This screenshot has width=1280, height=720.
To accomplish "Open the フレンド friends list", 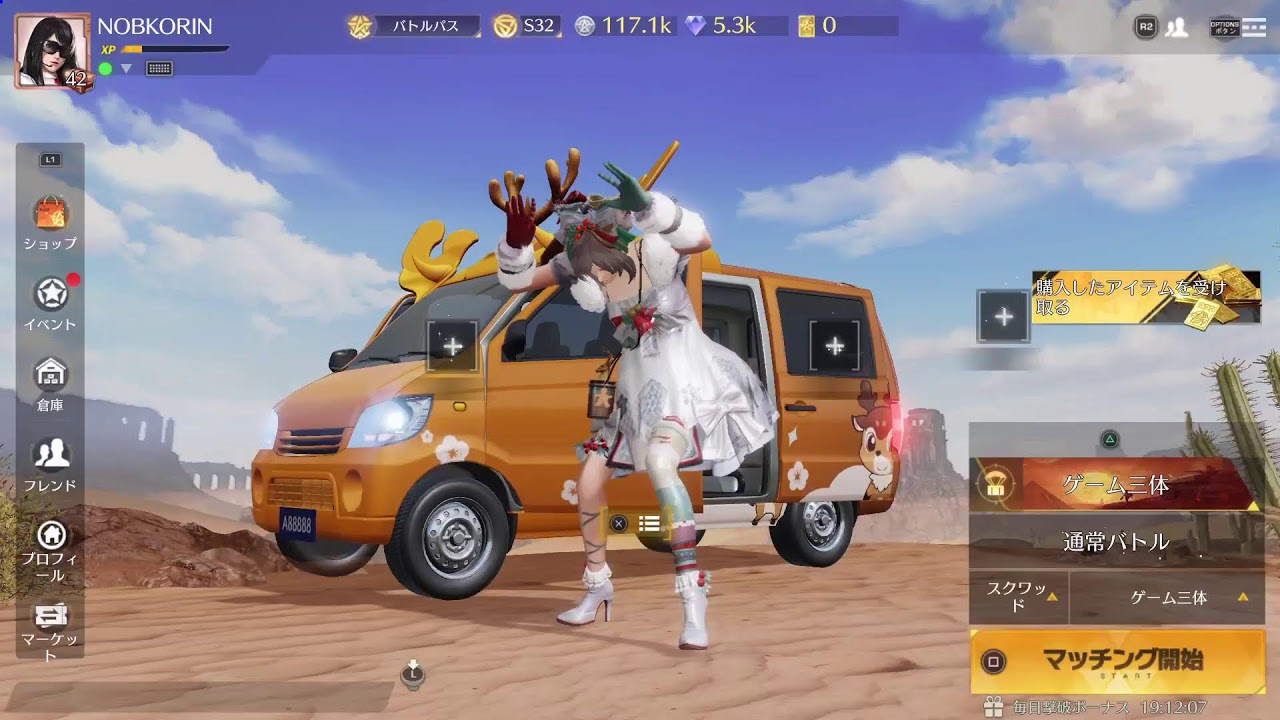I will coord(50,463).
